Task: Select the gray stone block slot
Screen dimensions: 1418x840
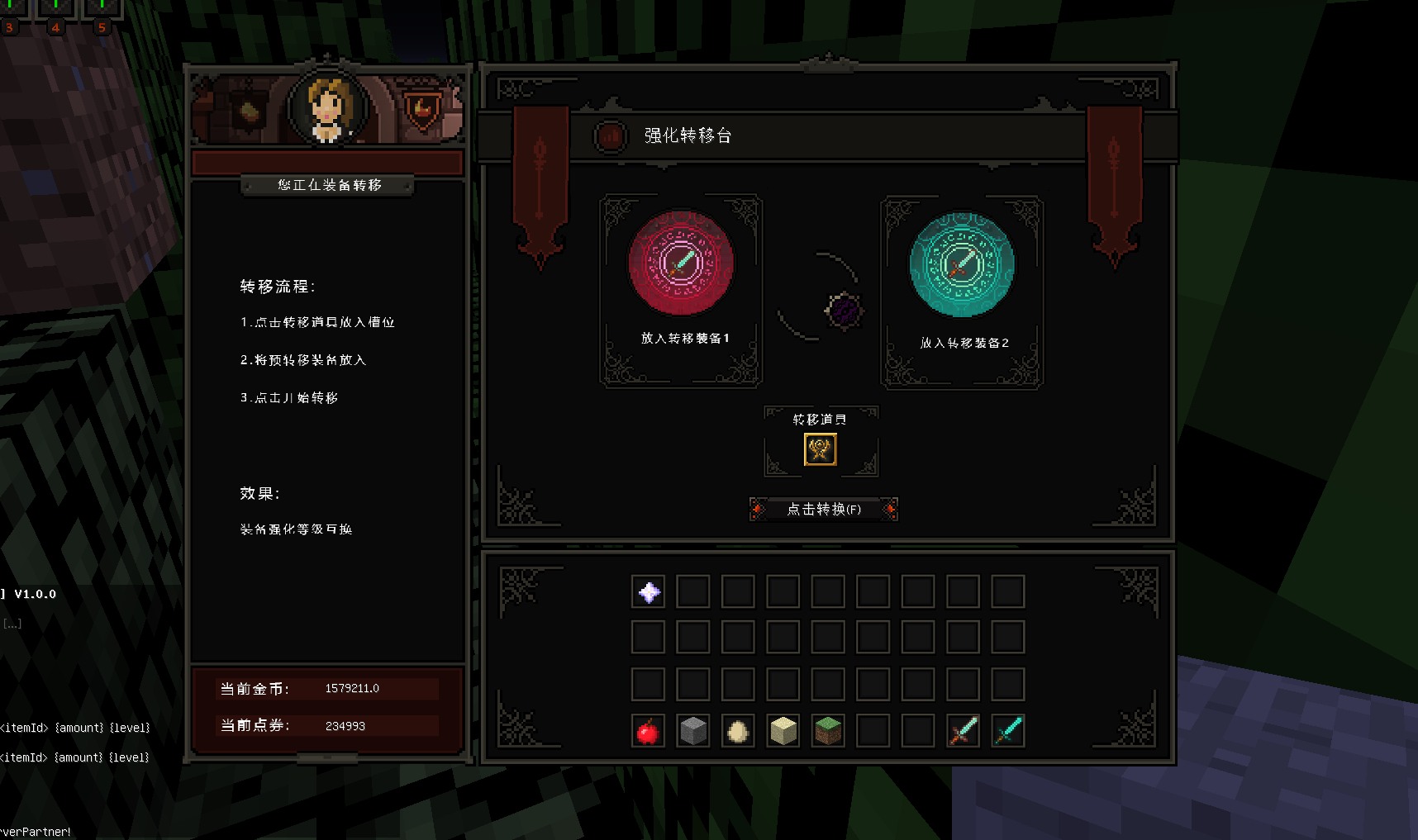Action: [693, 731]
